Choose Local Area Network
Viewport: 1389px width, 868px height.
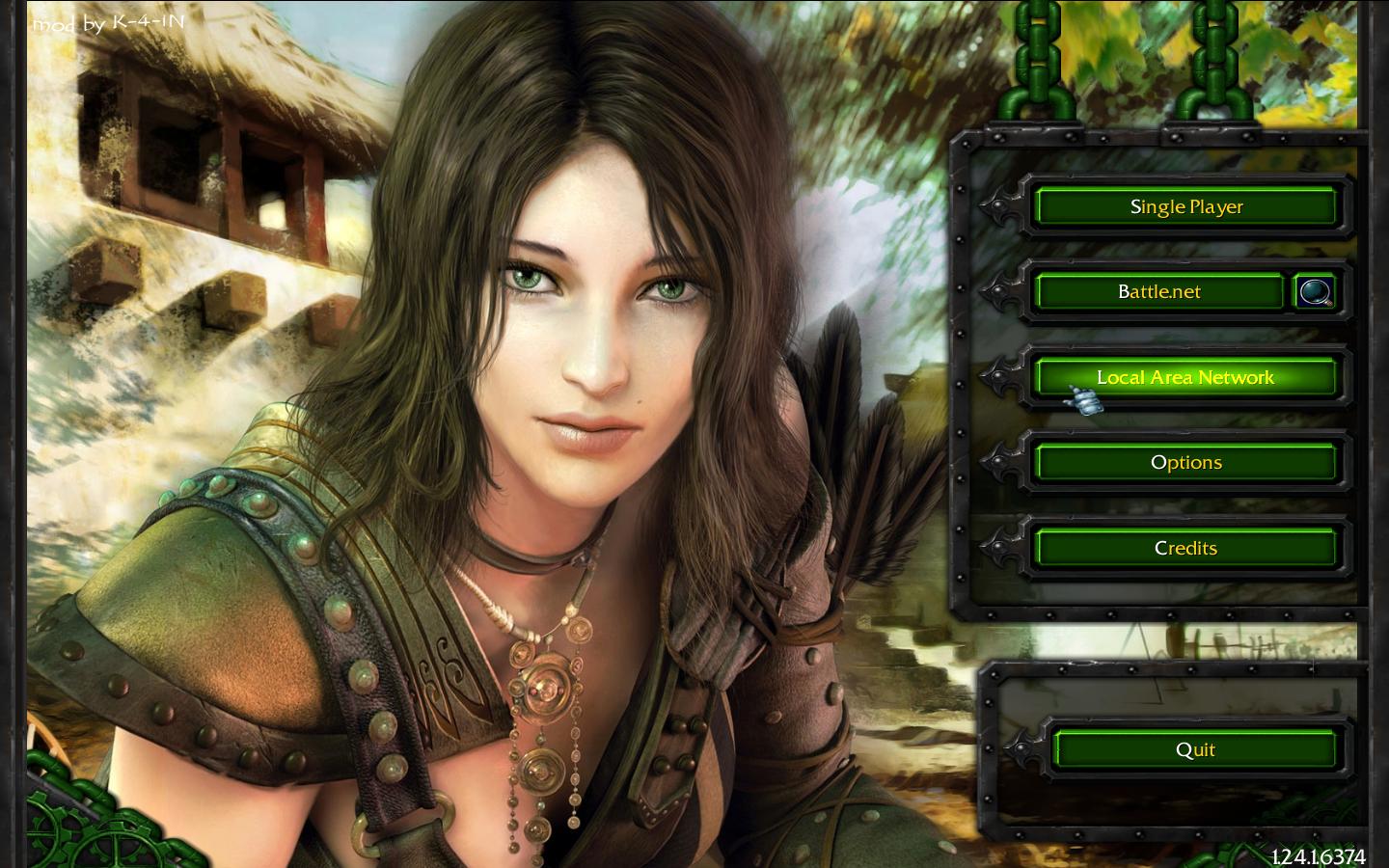click(1185, 377)
